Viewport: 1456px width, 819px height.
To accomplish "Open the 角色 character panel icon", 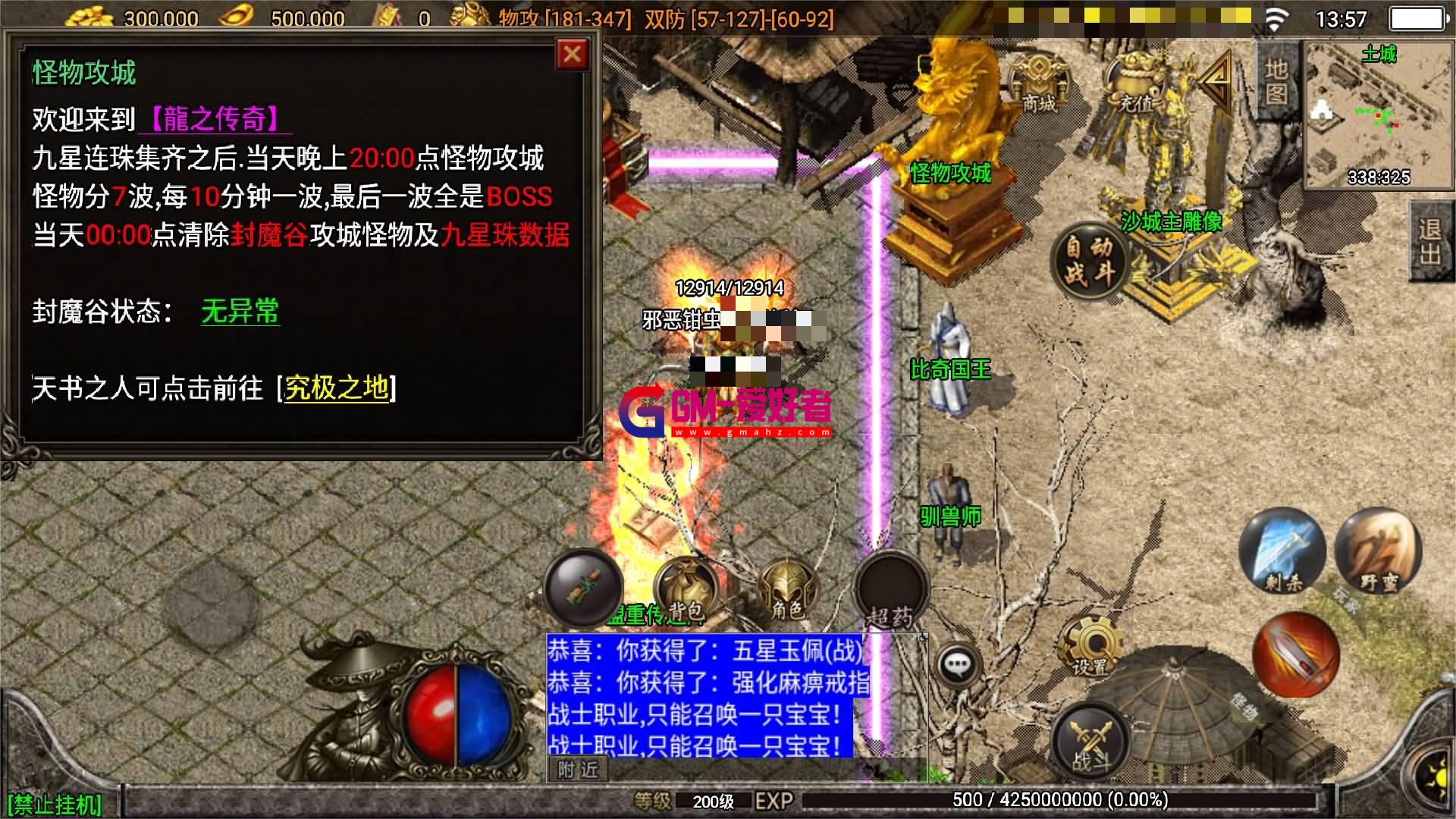I will pyautogui.click(x=789, y=588).
